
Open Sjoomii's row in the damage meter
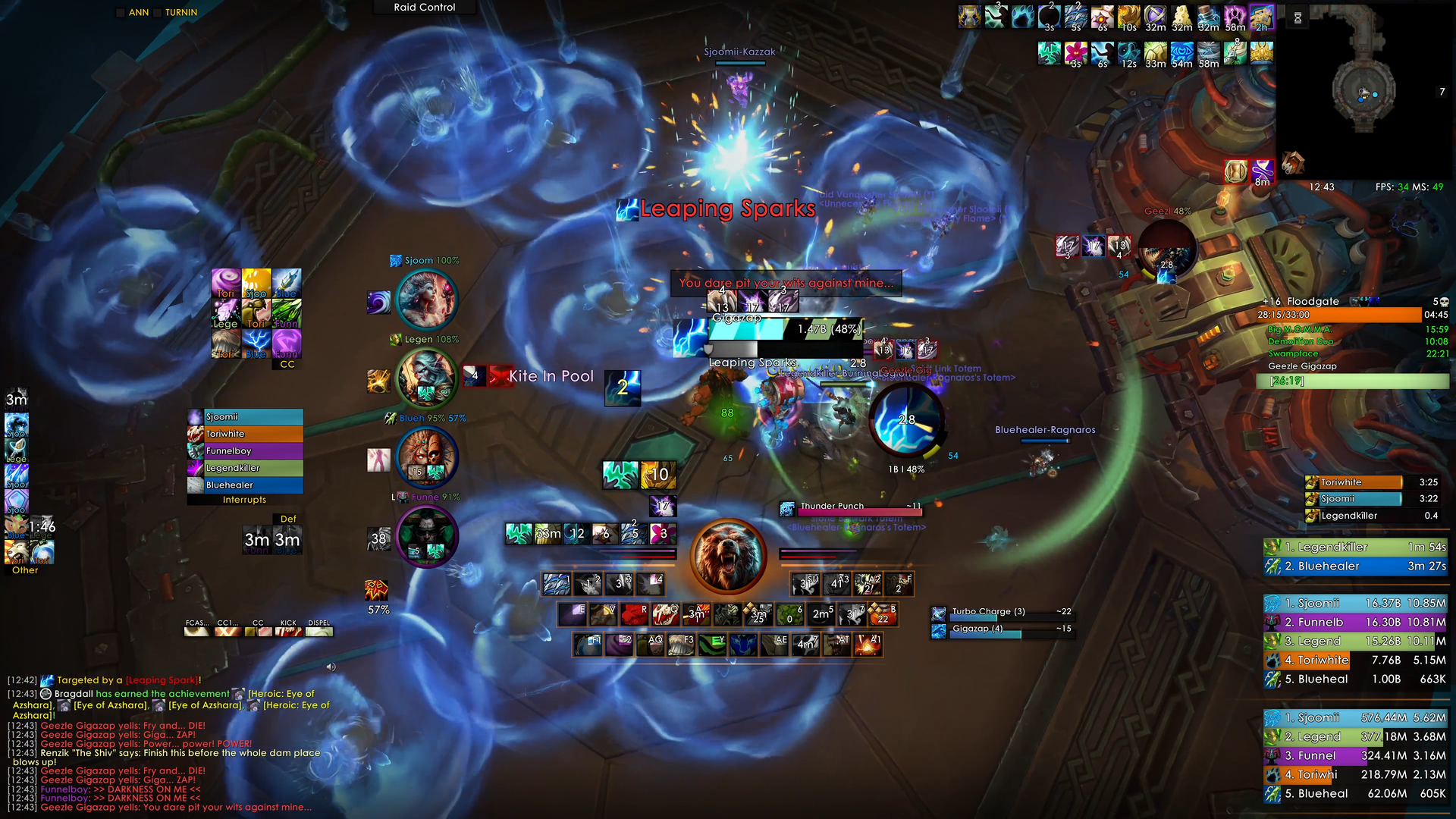(x=1354, y=604)
